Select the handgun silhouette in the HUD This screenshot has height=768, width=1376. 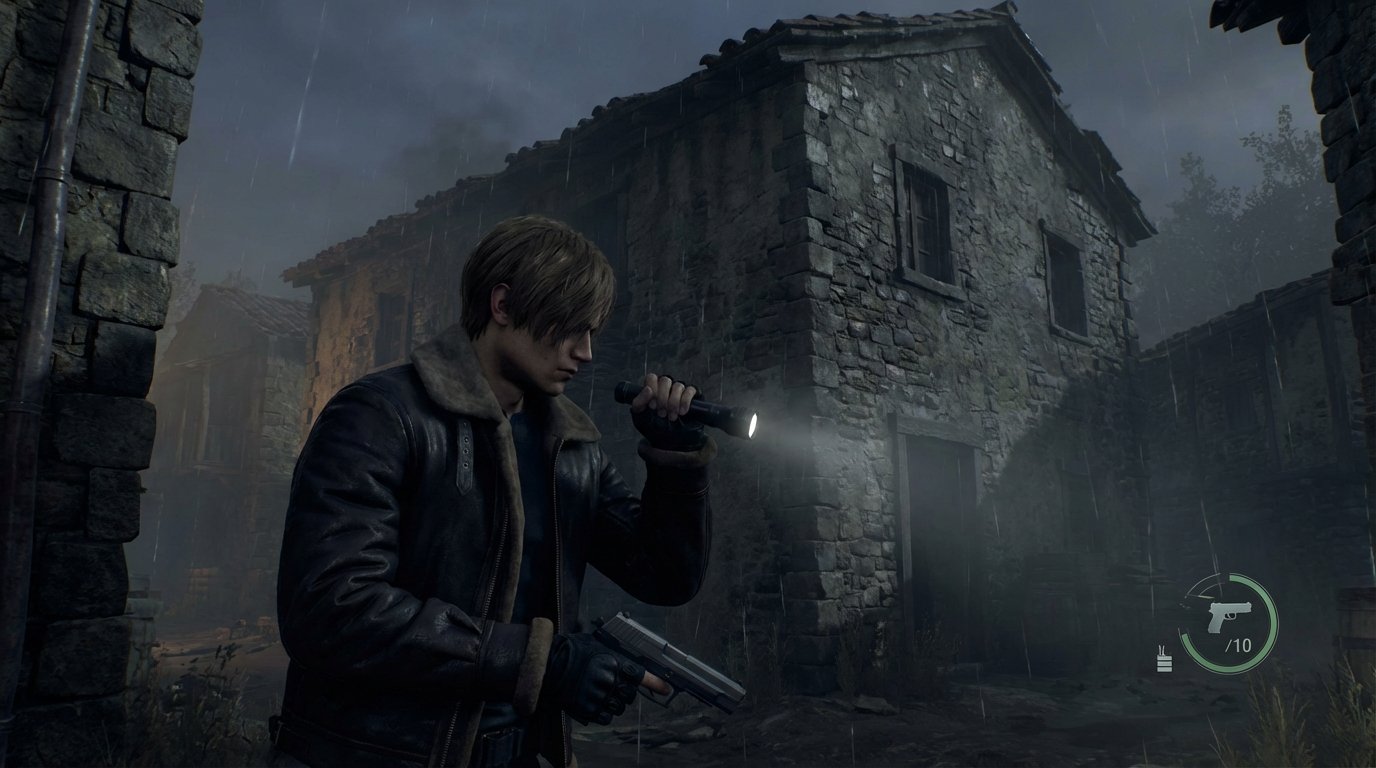pos(1230,614)
